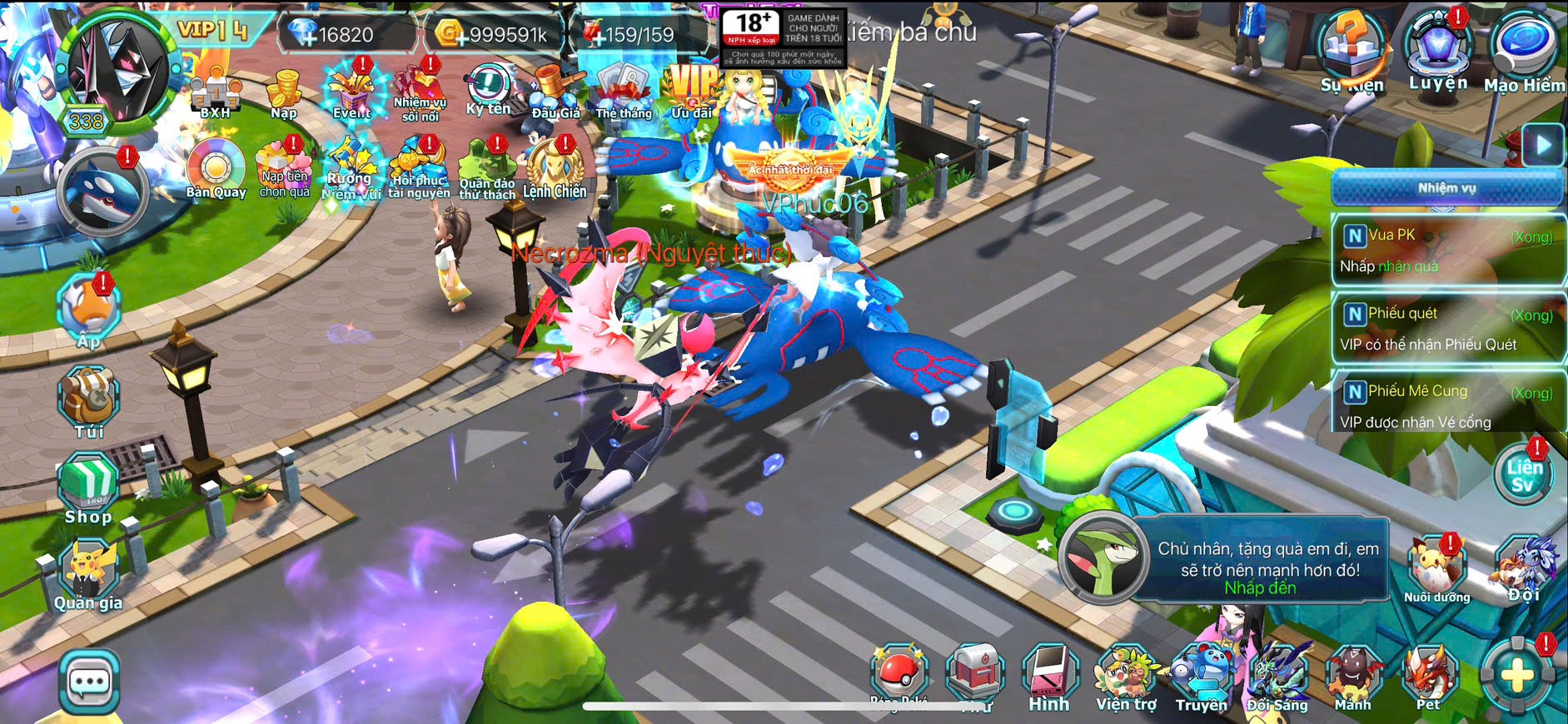Open the Lệnh Chiến battle pass
This screenshot has height=724, width=1568.
[555, 170]
